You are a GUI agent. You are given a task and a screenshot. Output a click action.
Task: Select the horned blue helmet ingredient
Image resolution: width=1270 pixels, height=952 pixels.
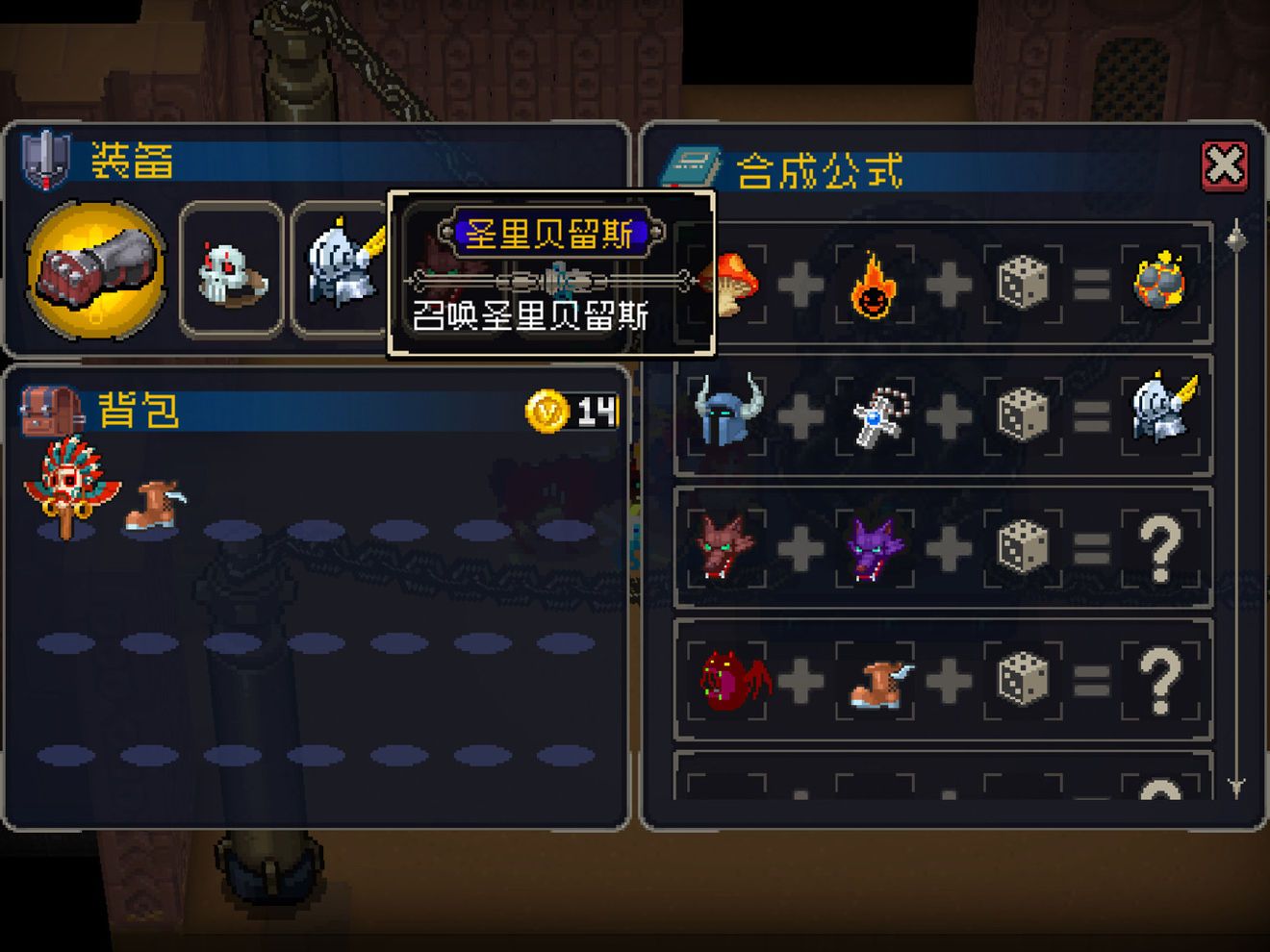tap(727, 414)
